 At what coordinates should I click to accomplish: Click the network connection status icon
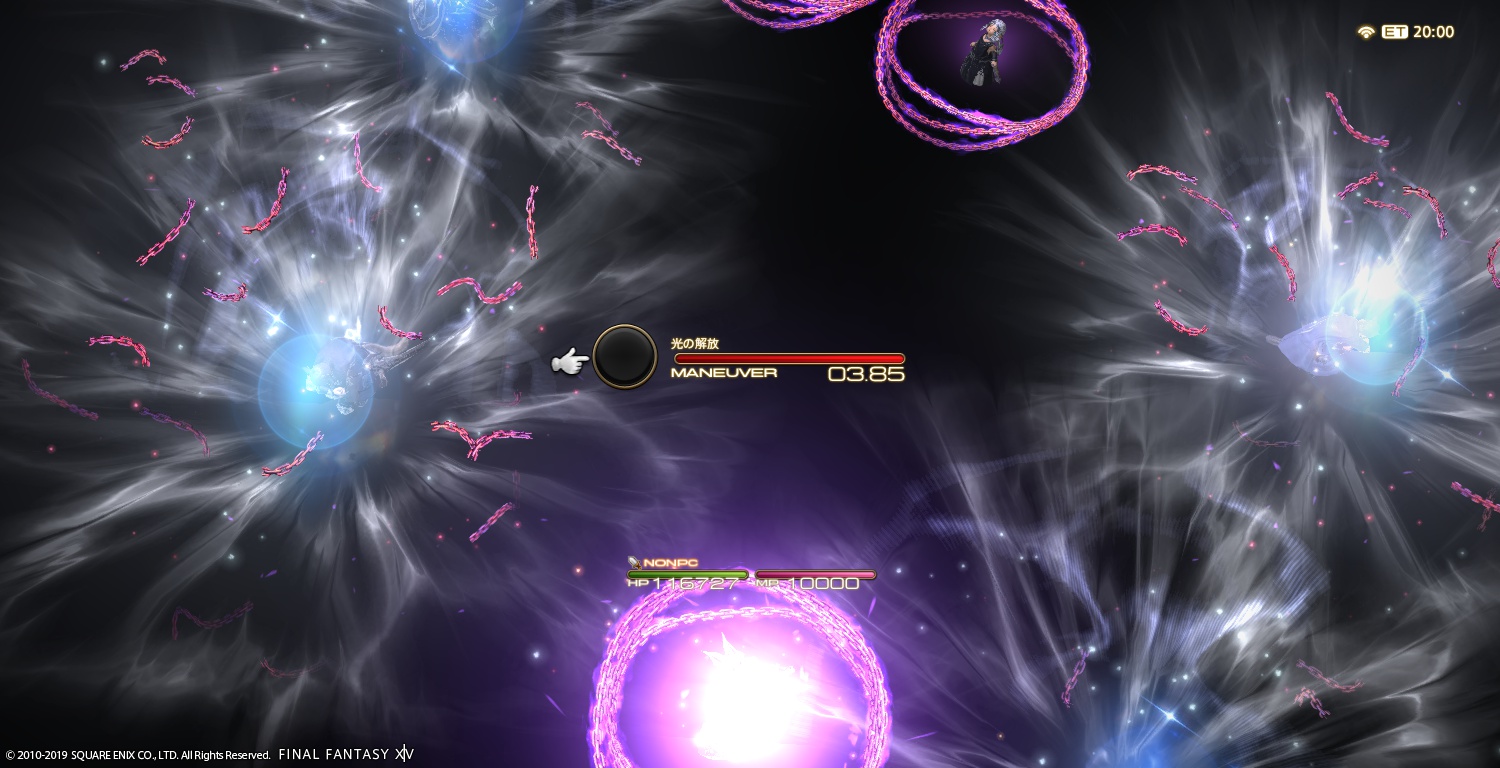pos(1366,32)
